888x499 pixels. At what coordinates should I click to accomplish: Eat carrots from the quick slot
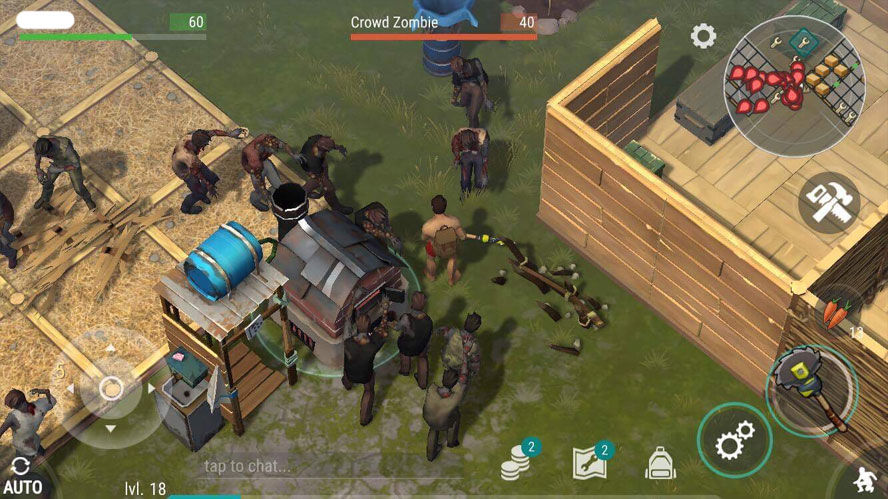tap(836, 313)
